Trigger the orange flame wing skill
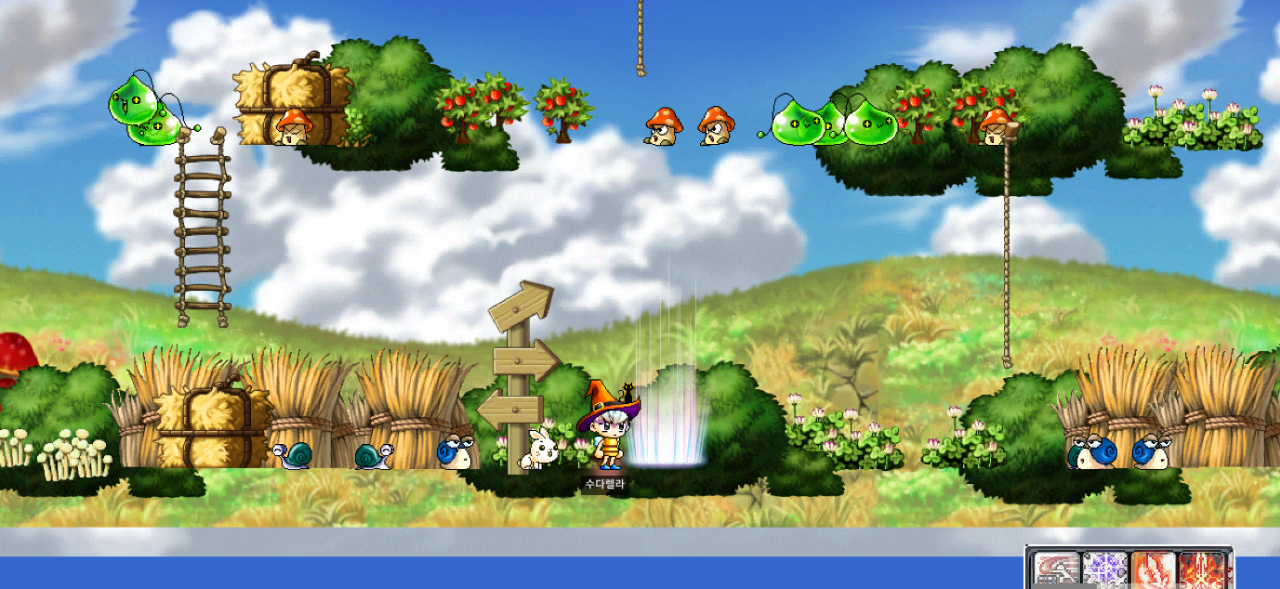 pos(1152,571)
